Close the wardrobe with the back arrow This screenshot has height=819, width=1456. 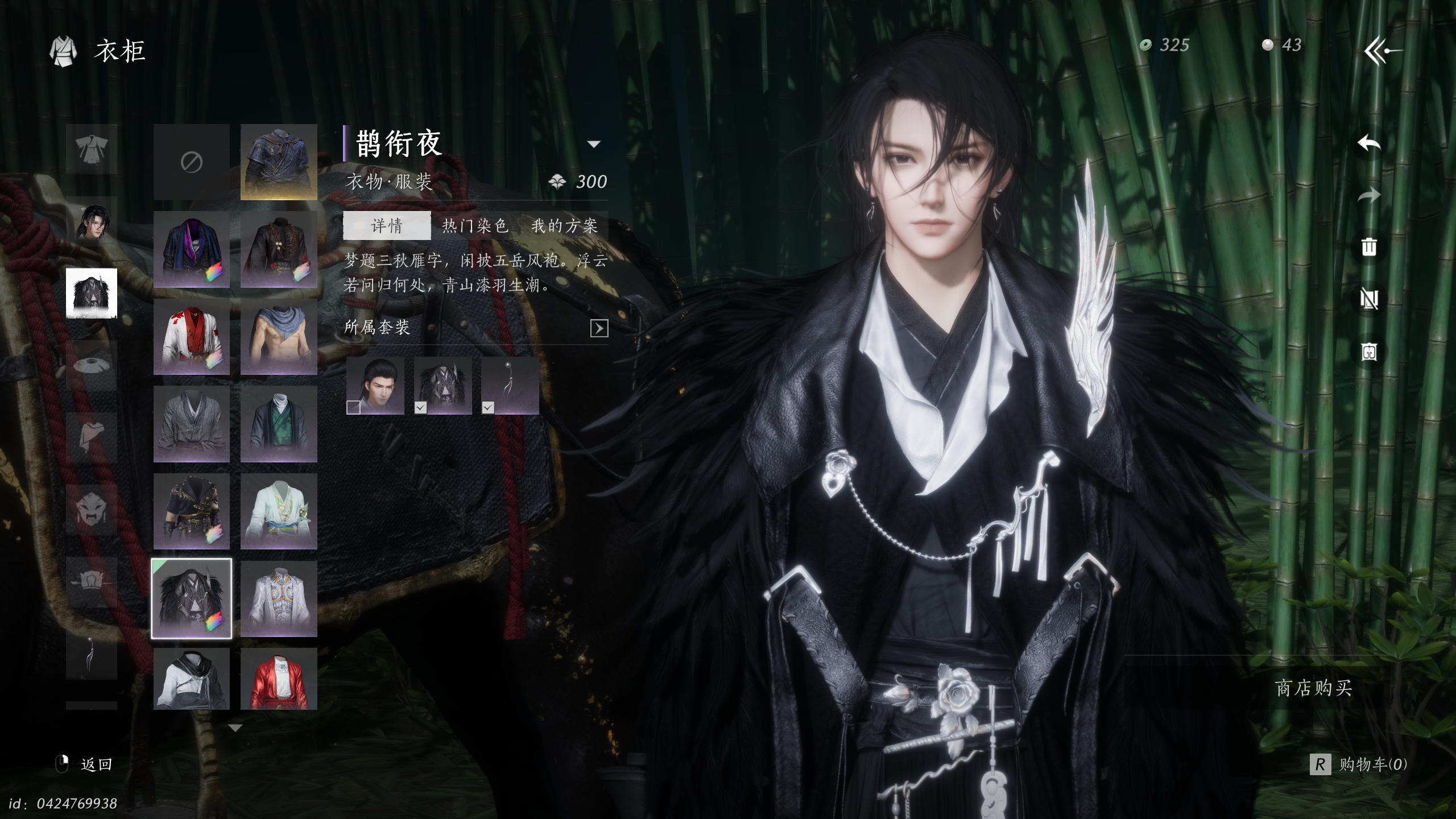coord(1383,51)
